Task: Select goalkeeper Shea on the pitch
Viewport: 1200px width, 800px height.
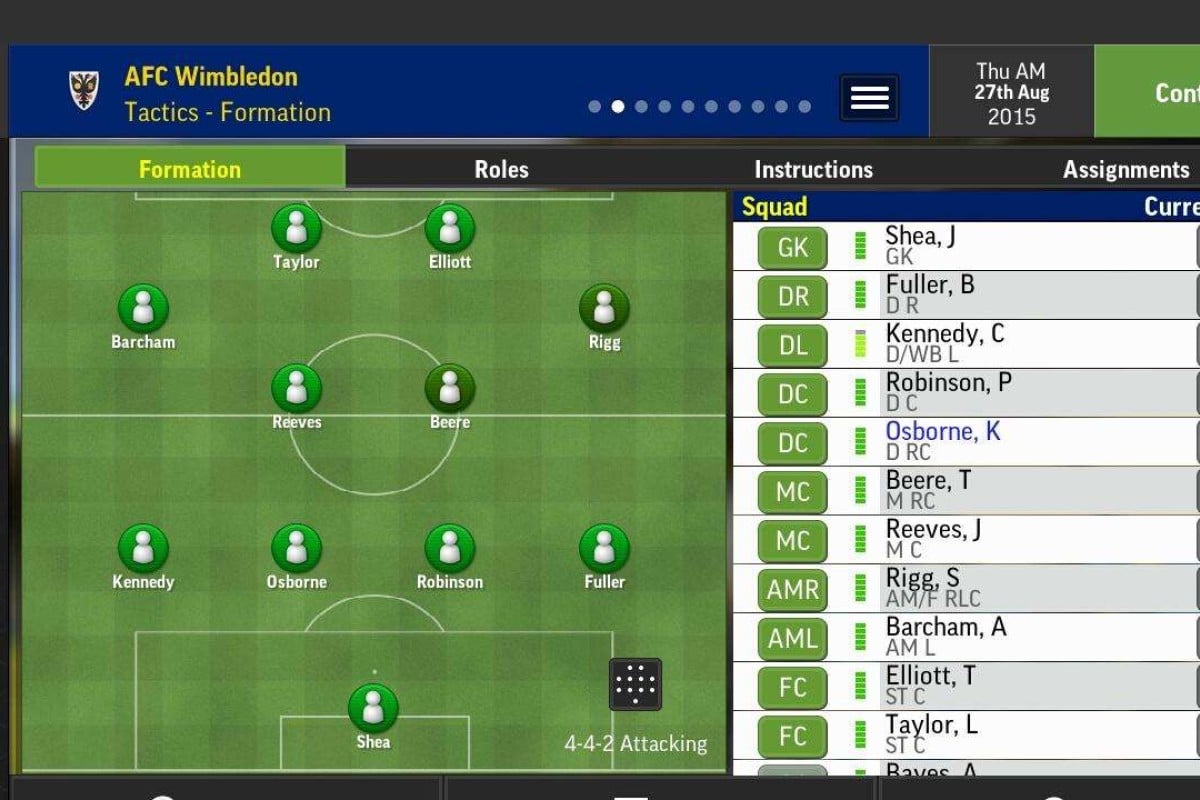Action: [x=373, y=708]
